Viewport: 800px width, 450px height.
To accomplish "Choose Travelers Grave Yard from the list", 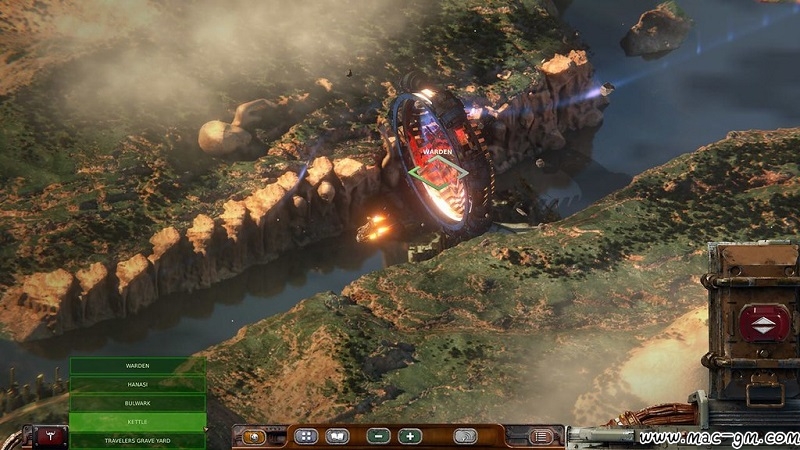I will pos(137,440).
